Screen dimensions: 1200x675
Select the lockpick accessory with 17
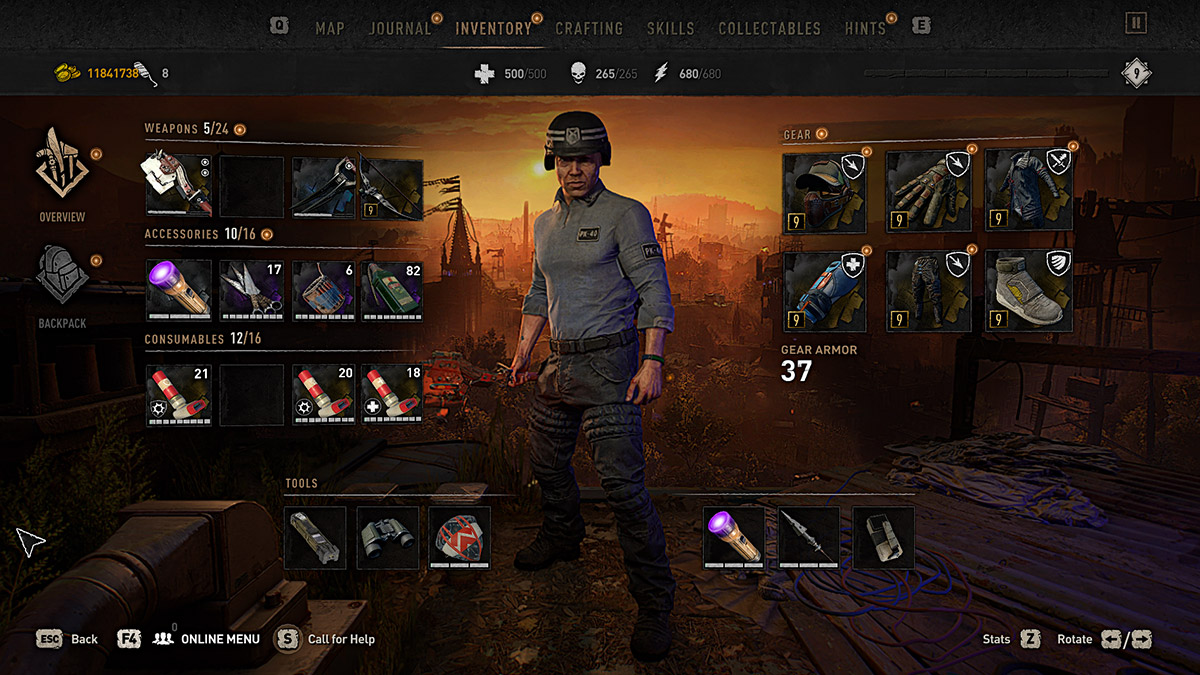[250, 290]
